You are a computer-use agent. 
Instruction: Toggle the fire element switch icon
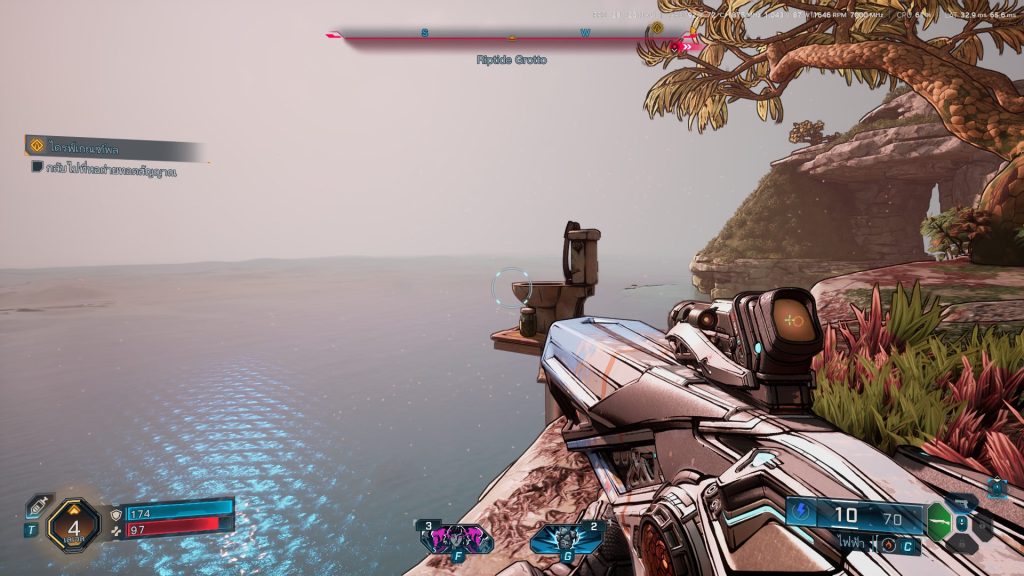tap(887, 545)
